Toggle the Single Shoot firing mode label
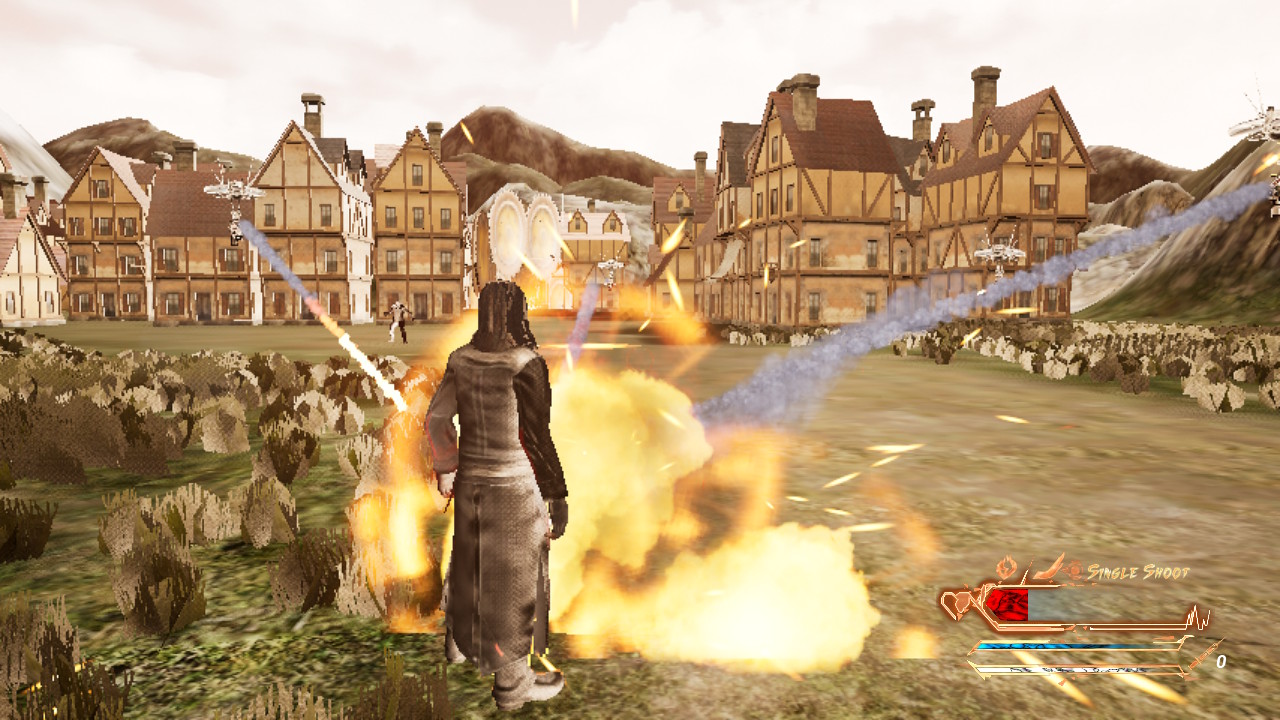The image size is (1280, 720). click(1138, 573)
